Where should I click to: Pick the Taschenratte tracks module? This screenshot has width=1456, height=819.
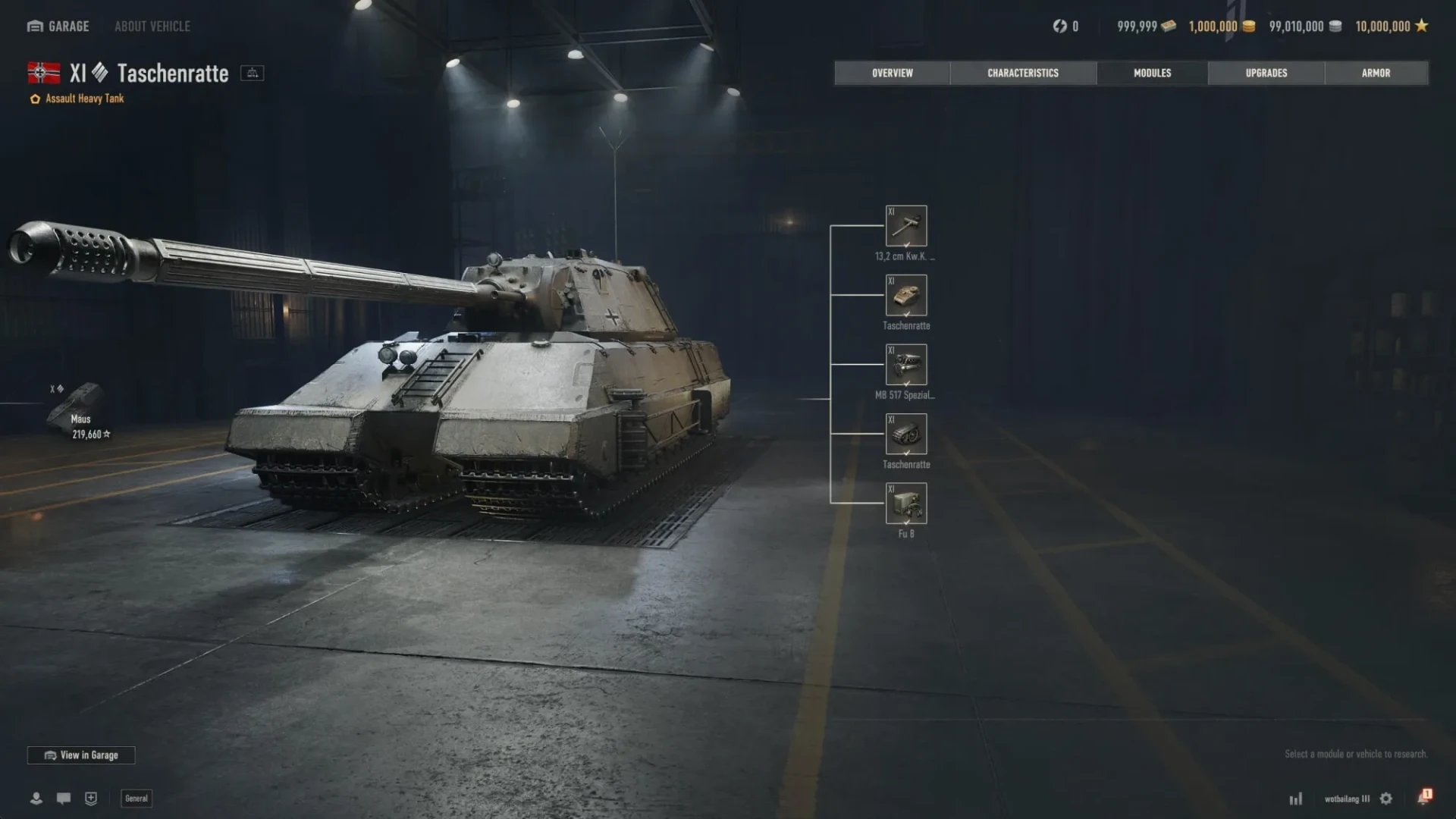[906, 435]
